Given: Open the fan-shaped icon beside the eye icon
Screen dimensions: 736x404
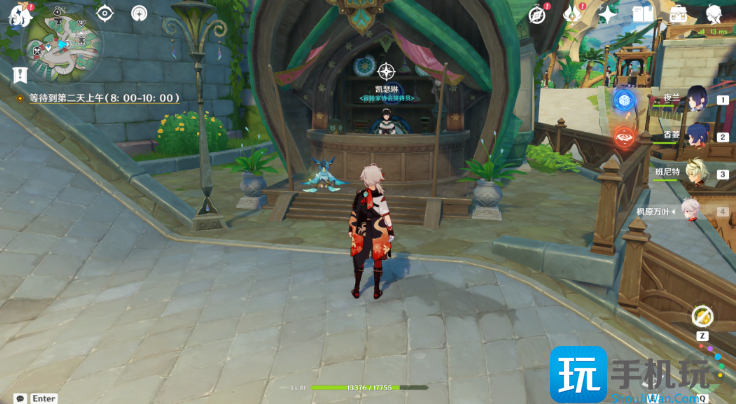Looking at the screenshot, I should tap(139, 13).
